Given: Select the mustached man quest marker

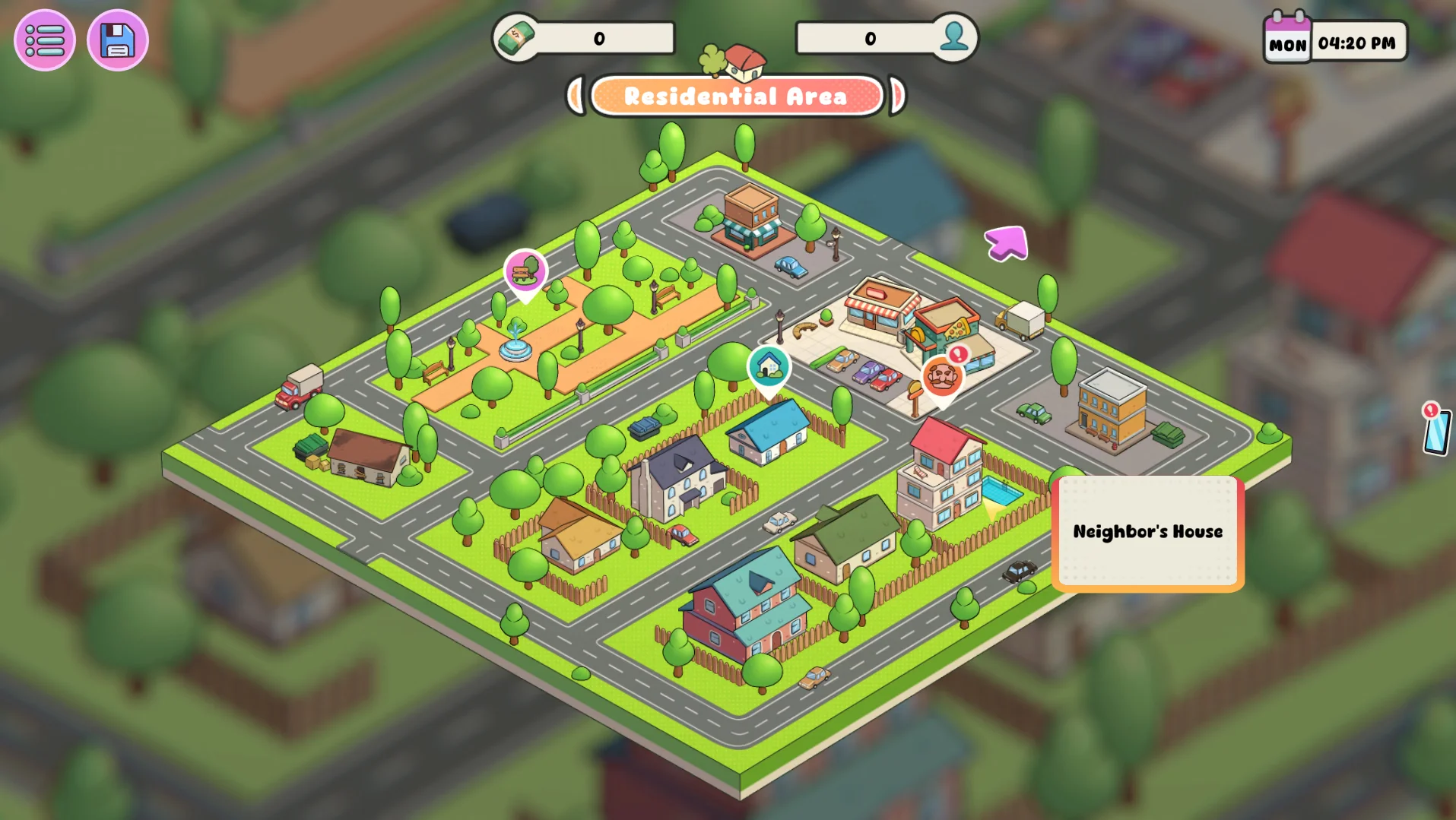Looking at the screenshot, I should 942,376.
